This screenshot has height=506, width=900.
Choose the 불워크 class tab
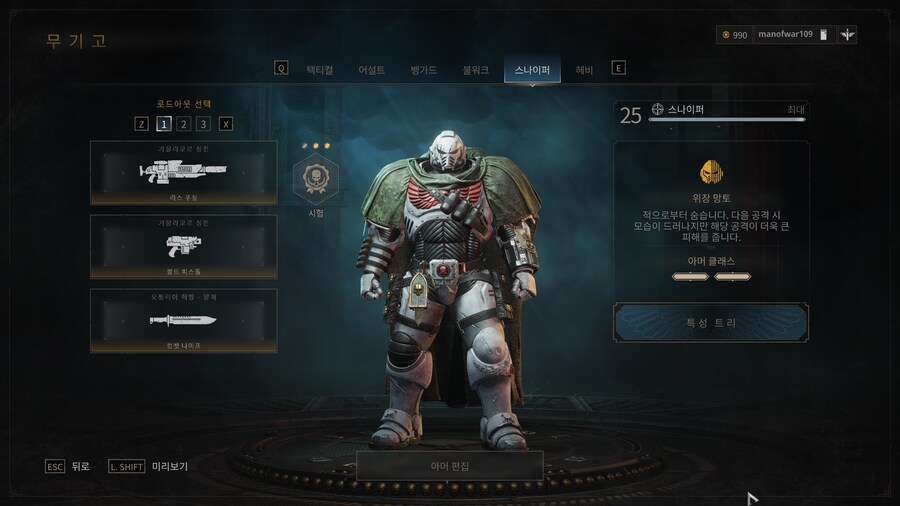tap(476, 70)
